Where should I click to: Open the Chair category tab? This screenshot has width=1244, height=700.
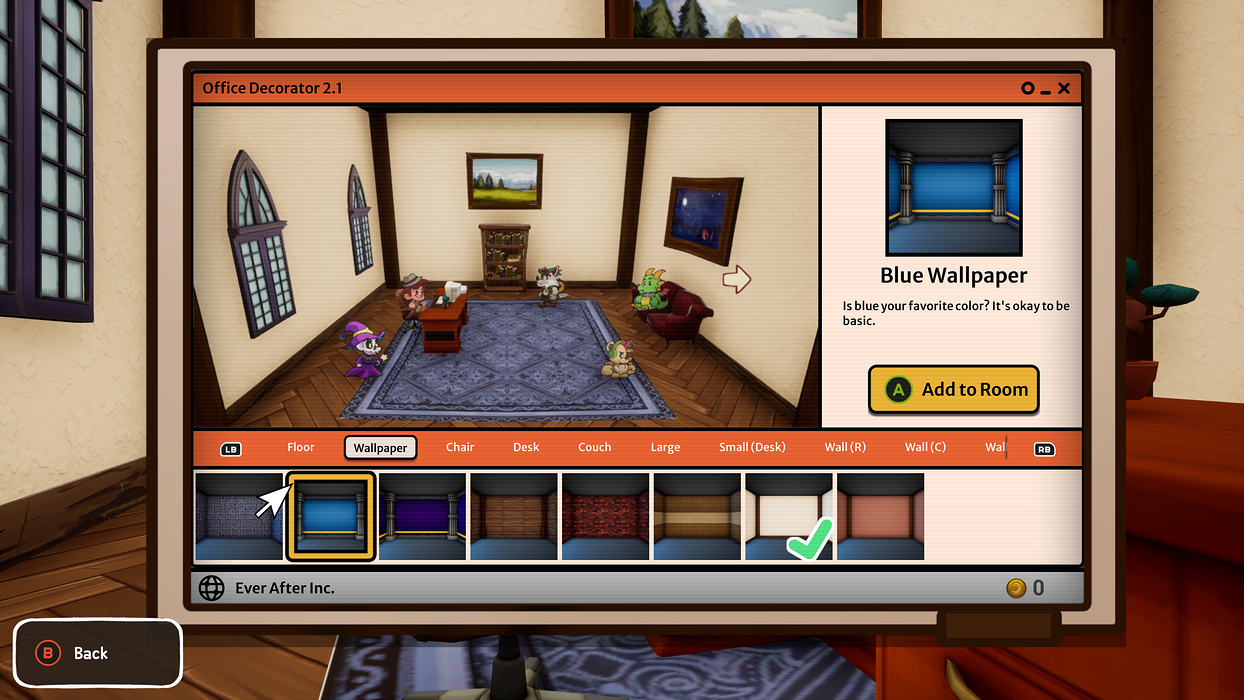(x=460, y=447)
